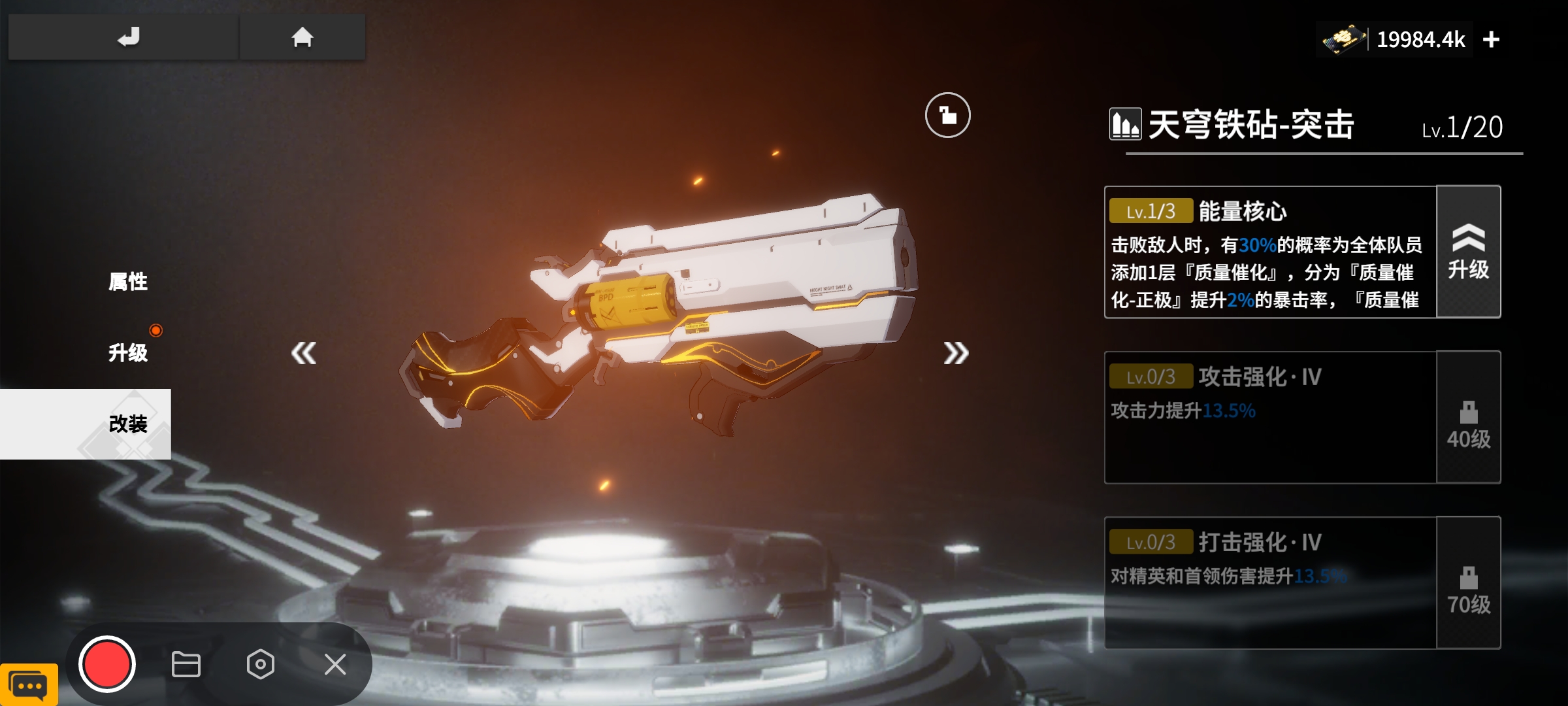Image resolution: width=1568 pixels, height=706 pixels.
Task: Select the 改装 modification tab
Action: pyautogui.click(x=128, y=424)
